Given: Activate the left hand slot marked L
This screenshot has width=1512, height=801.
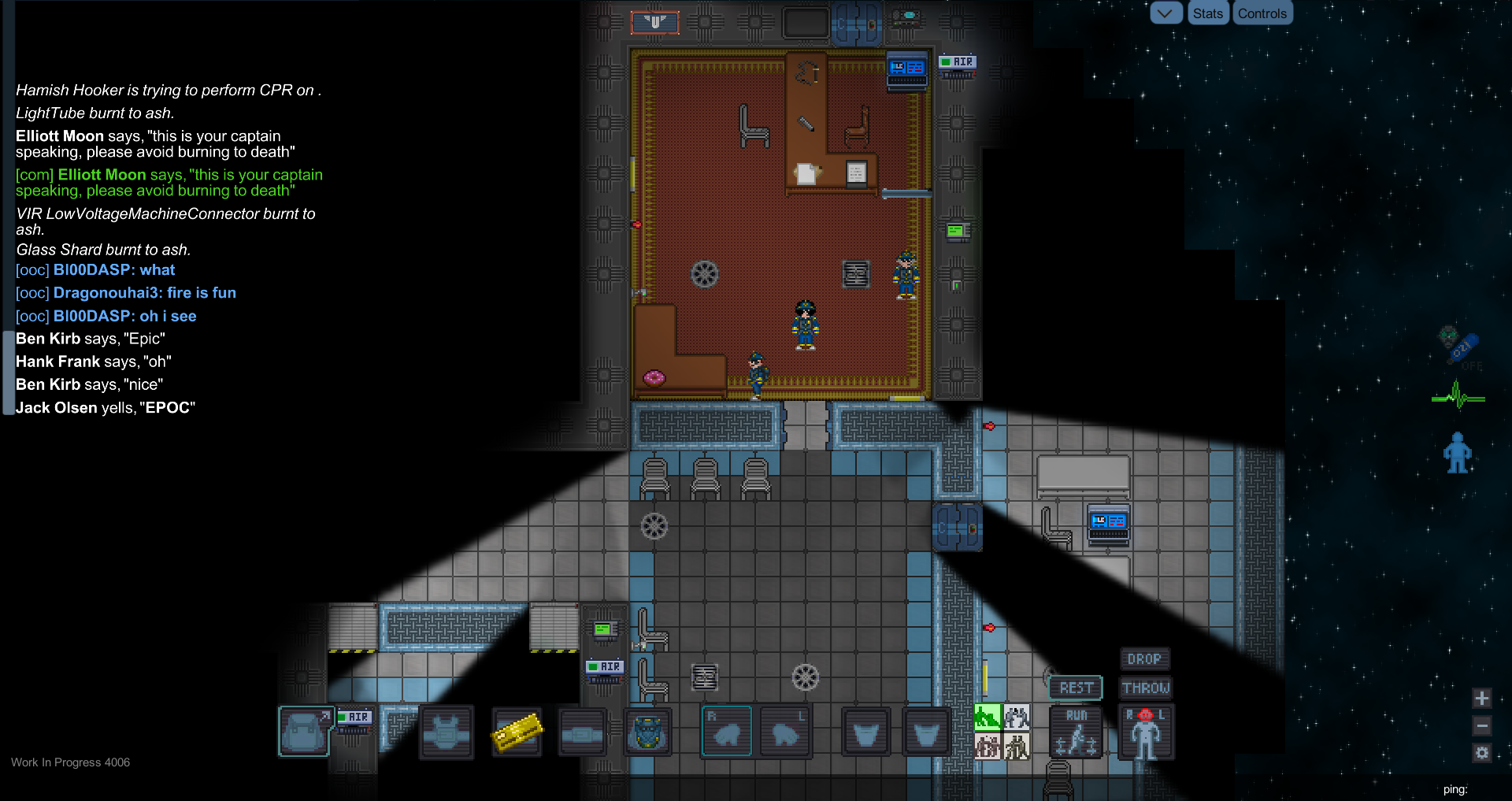Looking at the screenshot, I should pos(785,732).
